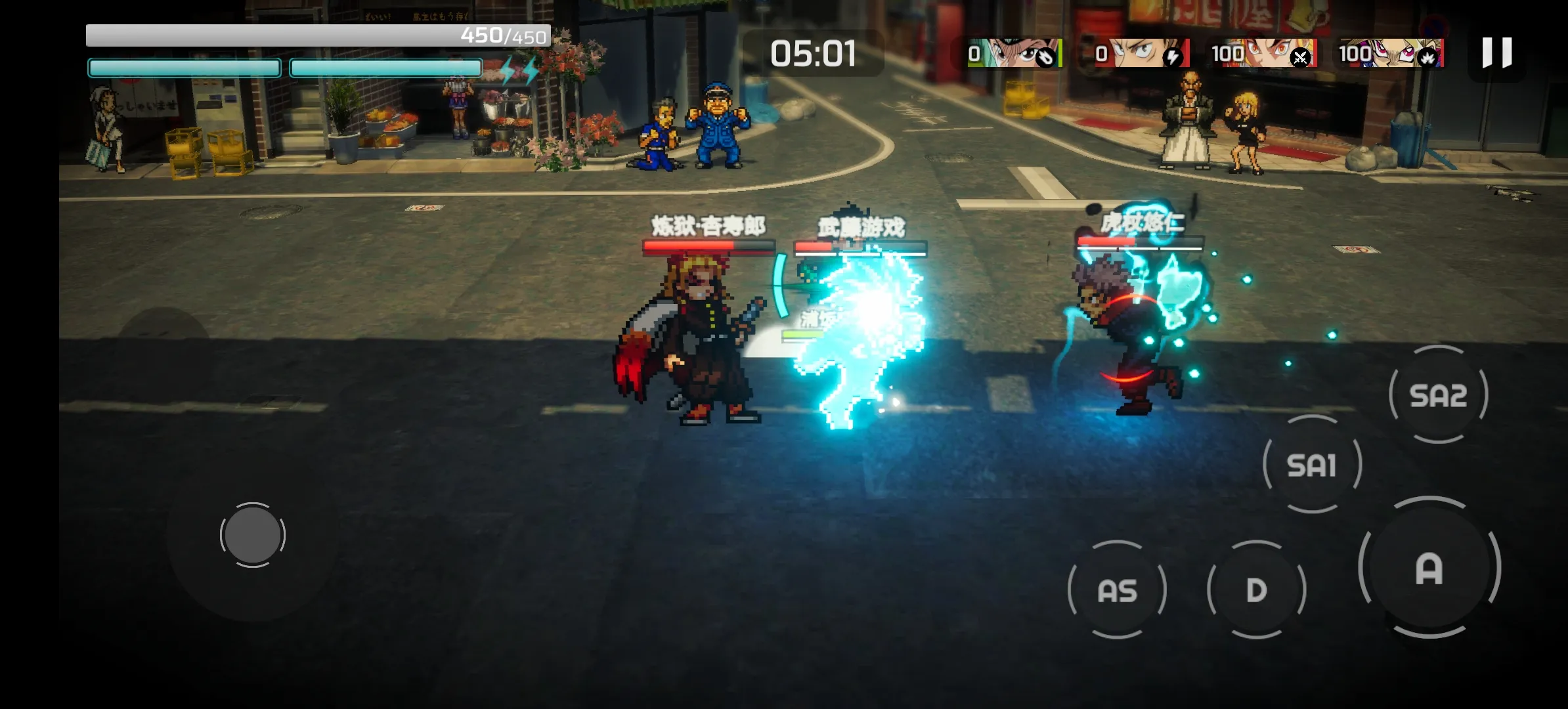
Task: Trigger the AS skill button
Action: (x=1117, y=590)
